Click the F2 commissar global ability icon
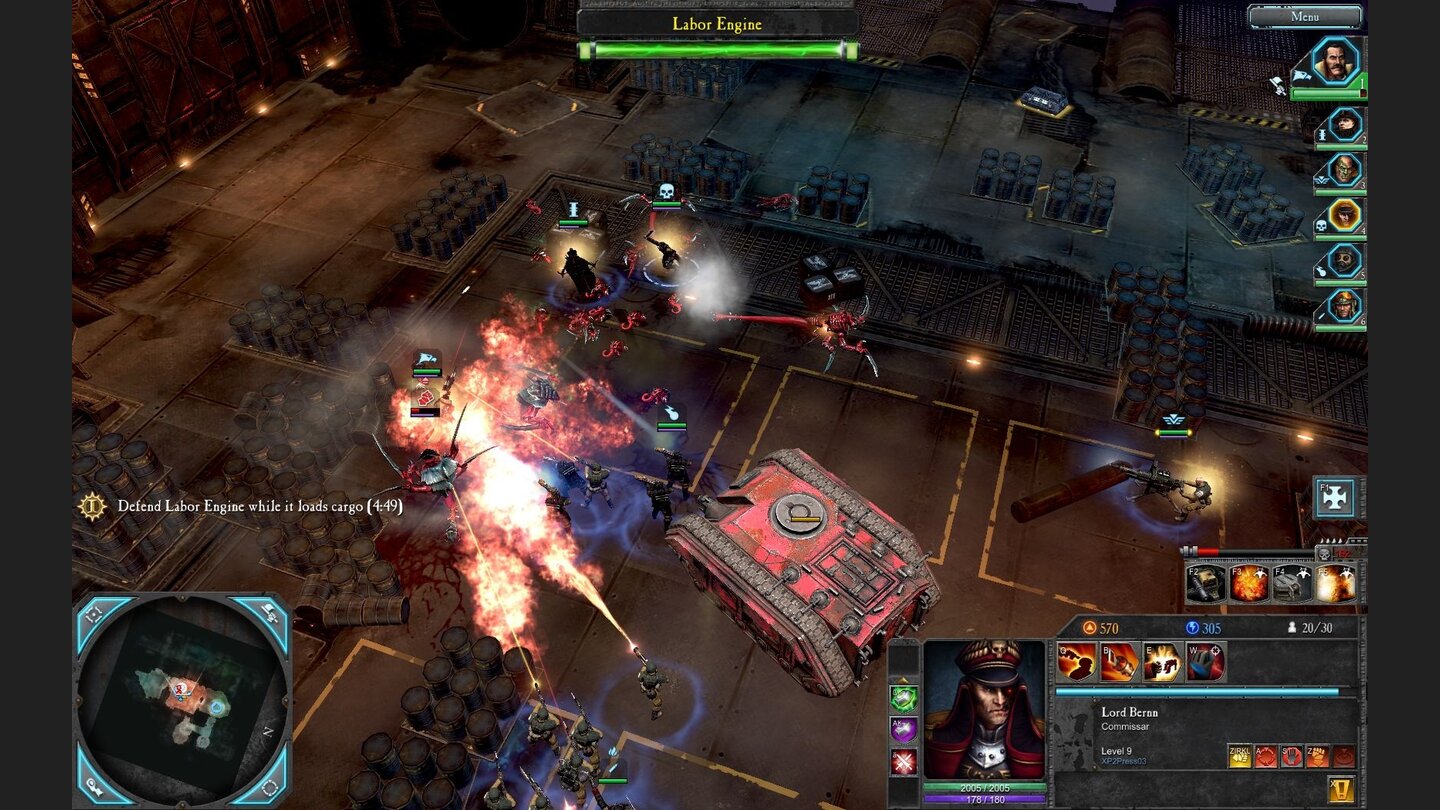The height and width of the screenshot is (810, 1440). (1205, 584)
